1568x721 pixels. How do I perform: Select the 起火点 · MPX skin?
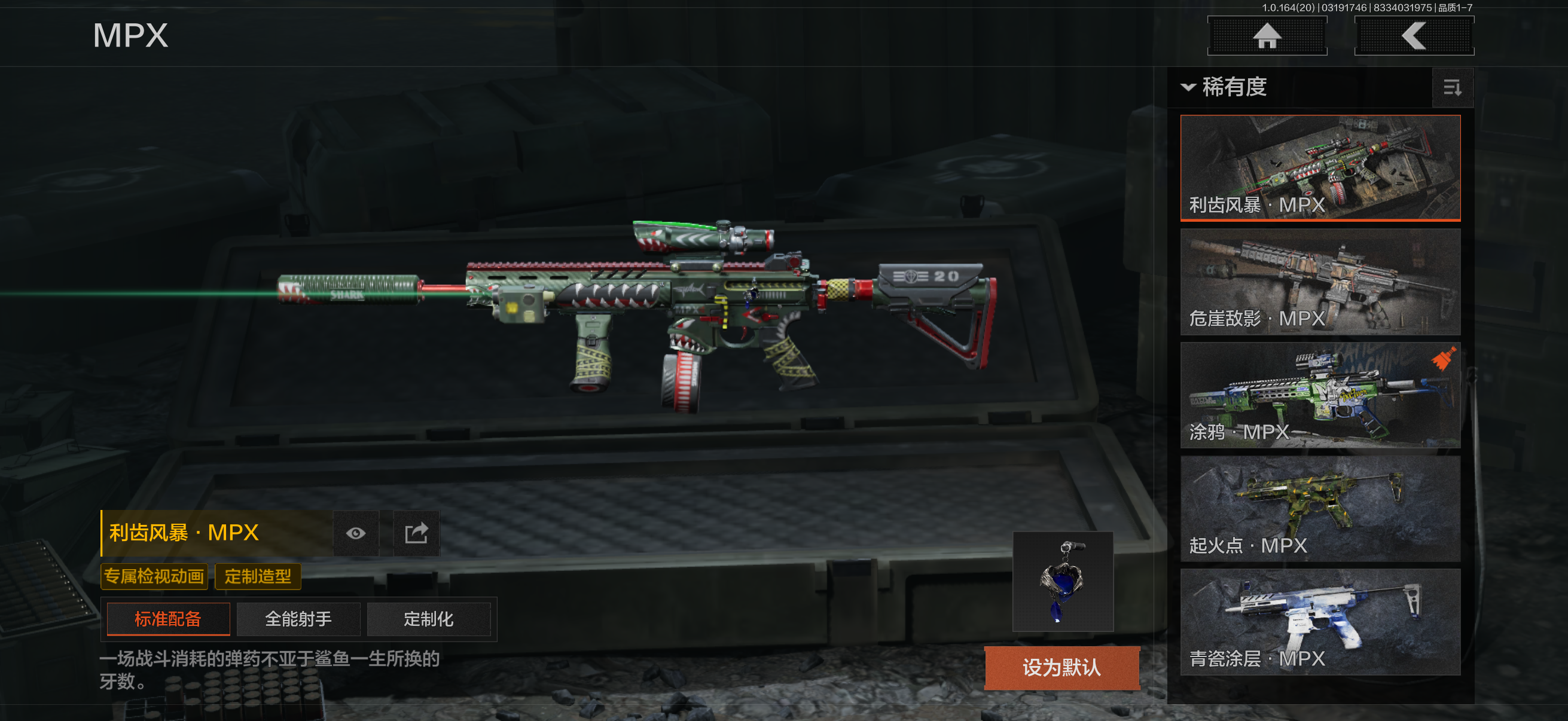click(1320, 508)
